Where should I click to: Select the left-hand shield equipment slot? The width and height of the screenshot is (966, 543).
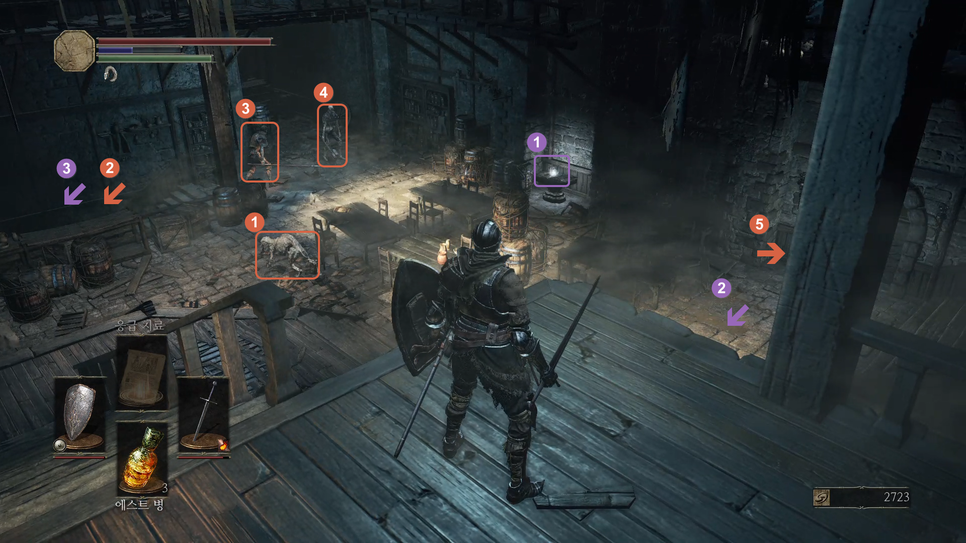(79, 414)
